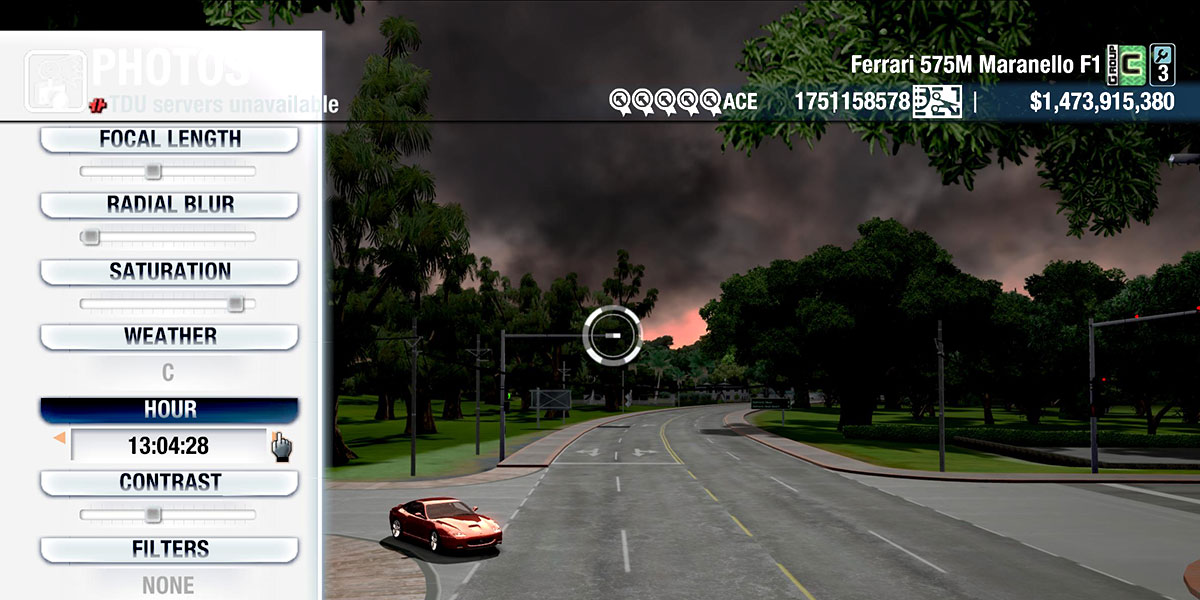
Task: Click the Saturation slider handle
Action: coord(235,303)
